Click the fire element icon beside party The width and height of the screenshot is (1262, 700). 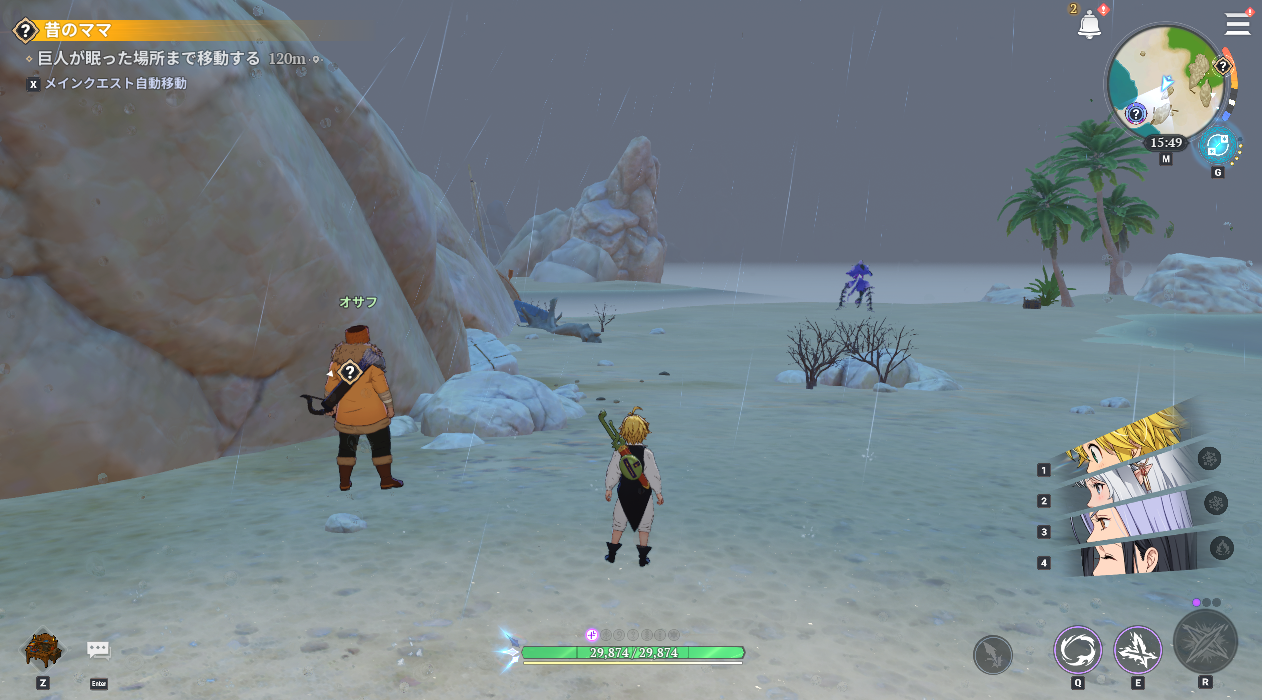coord(1221,548)
